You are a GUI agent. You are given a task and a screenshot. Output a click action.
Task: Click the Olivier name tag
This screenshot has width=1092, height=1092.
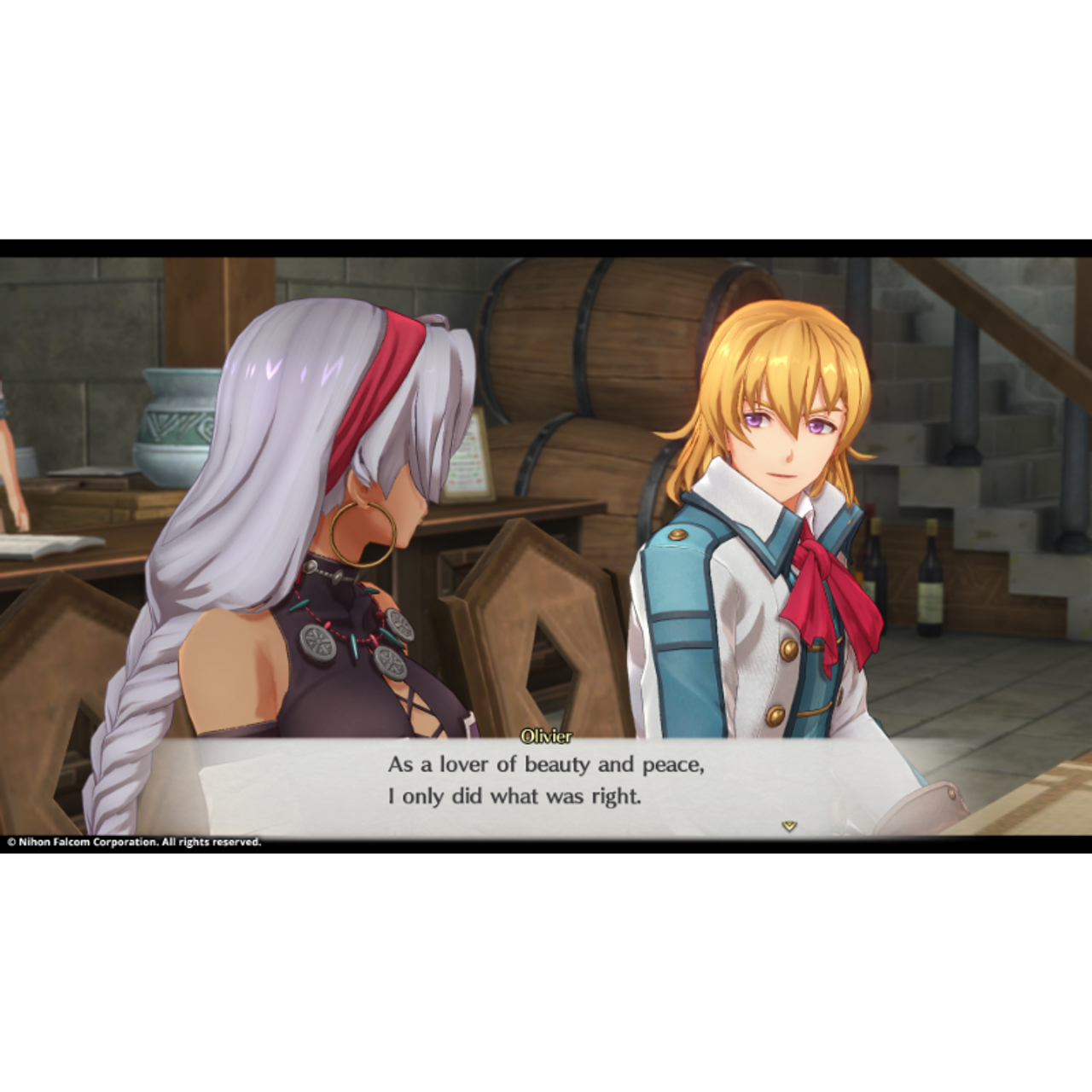547,733
